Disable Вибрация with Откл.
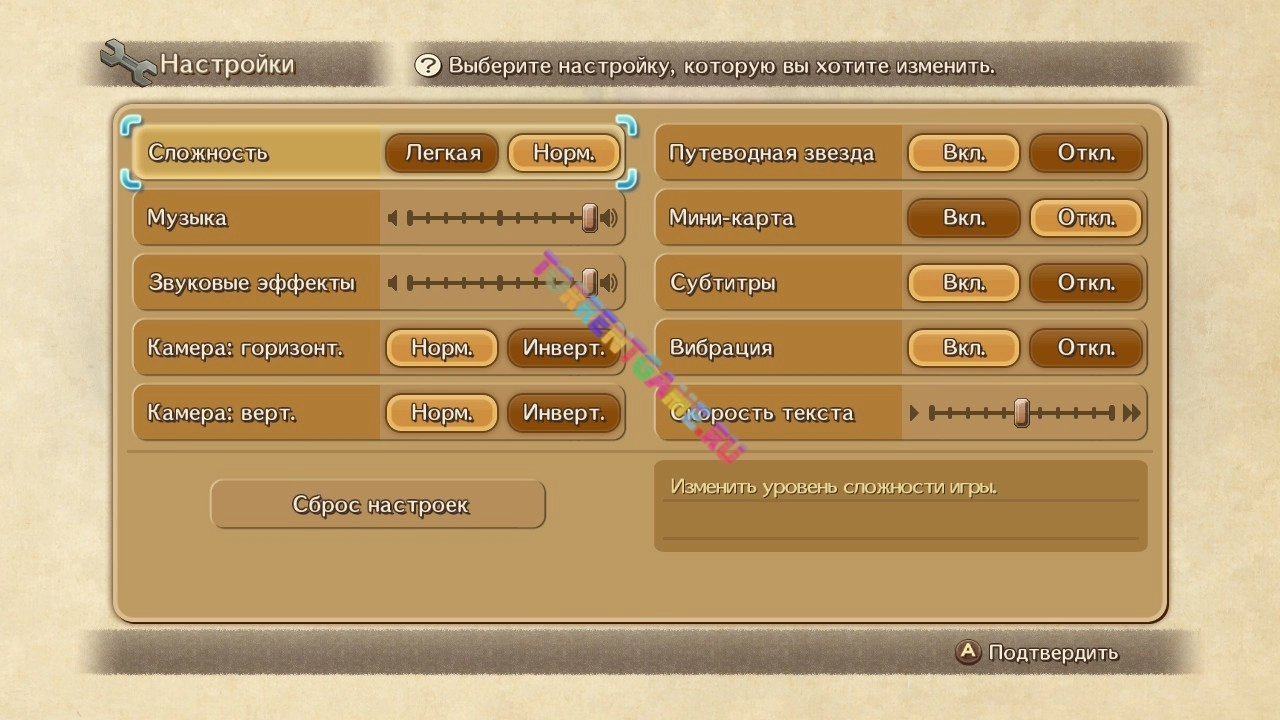This screenshot has width=1280, height=720. [x=1086, y=348]
